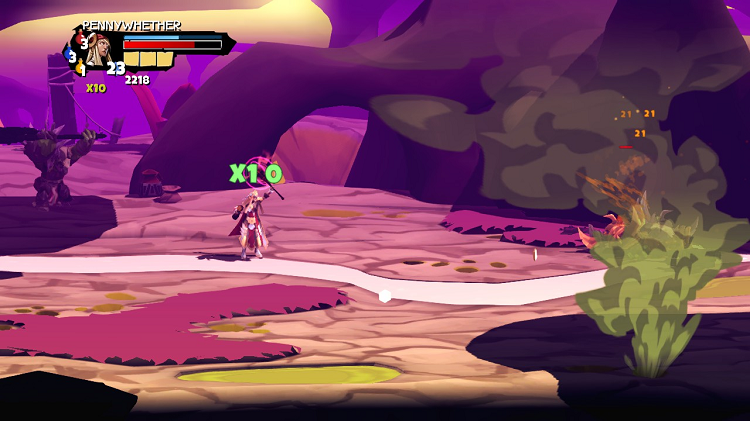
Task: Click Pennywhether's character portrait
Action: click(x=100, y=48)
